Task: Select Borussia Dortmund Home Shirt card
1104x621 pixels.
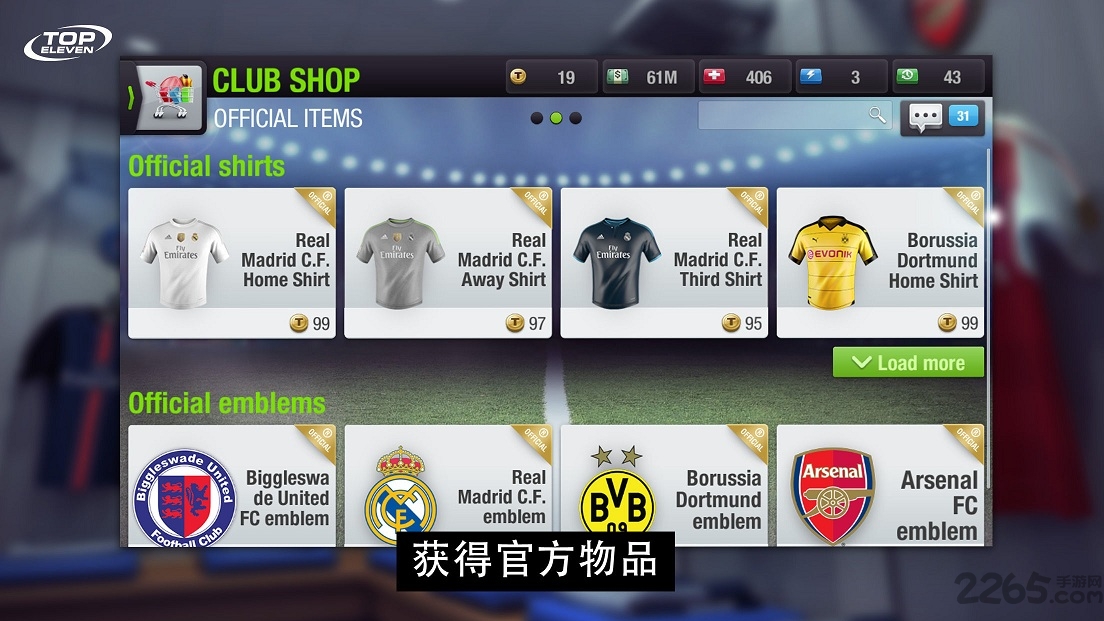Action: (880, 262)
